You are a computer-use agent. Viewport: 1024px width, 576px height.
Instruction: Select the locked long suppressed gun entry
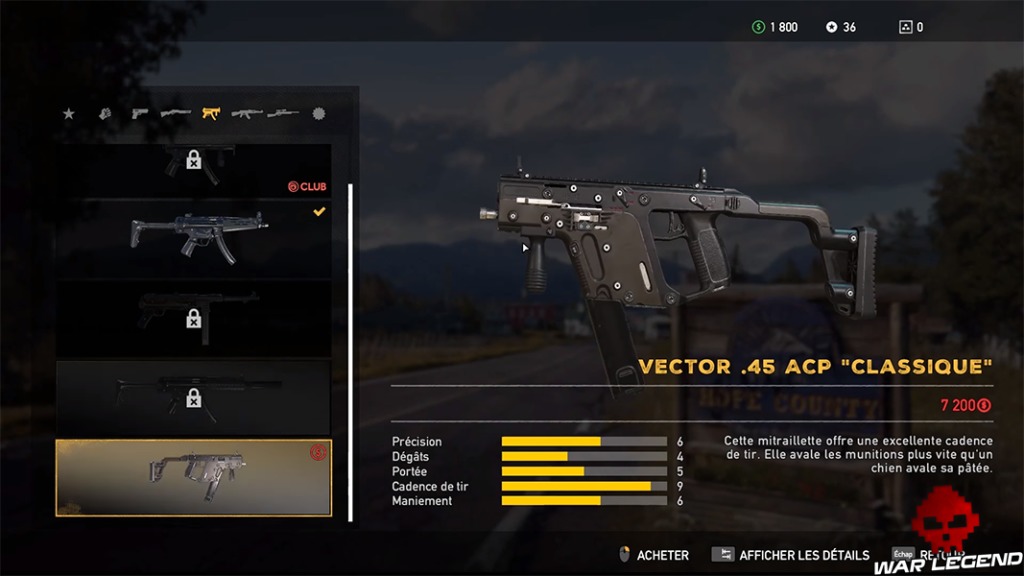[194, 396]
